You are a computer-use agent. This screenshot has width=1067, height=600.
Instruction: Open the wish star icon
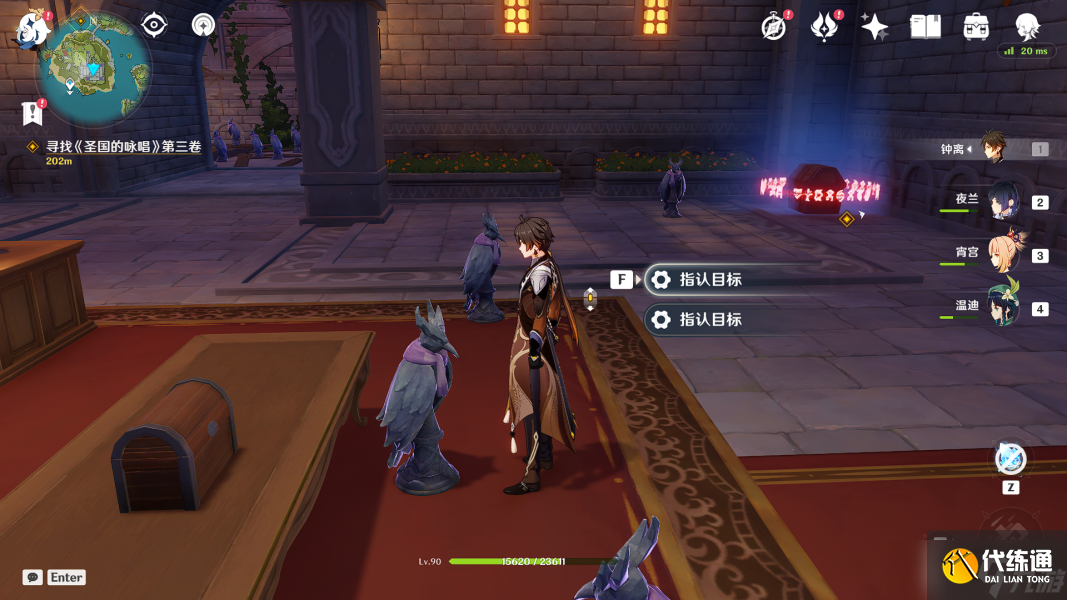pyautogui.click(x=874, y=27)
